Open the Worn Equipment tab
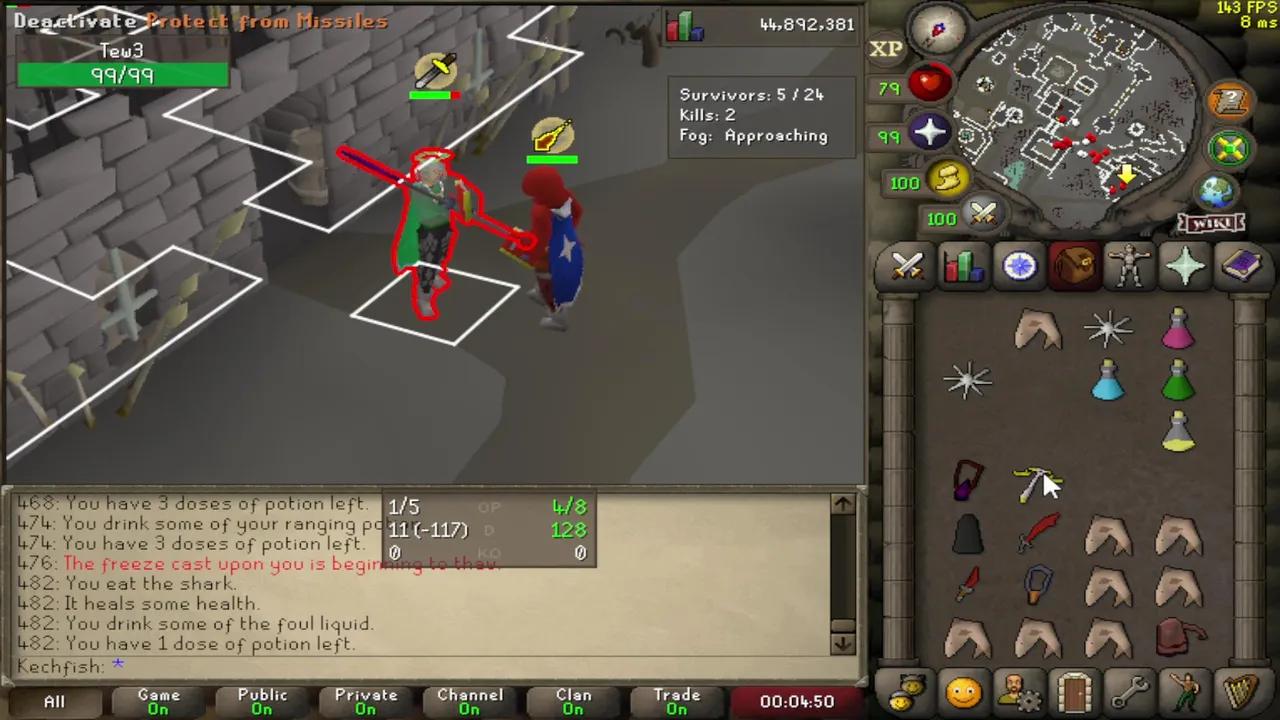Viewport: 1280px width, 720px height. tap(1131, 265)
